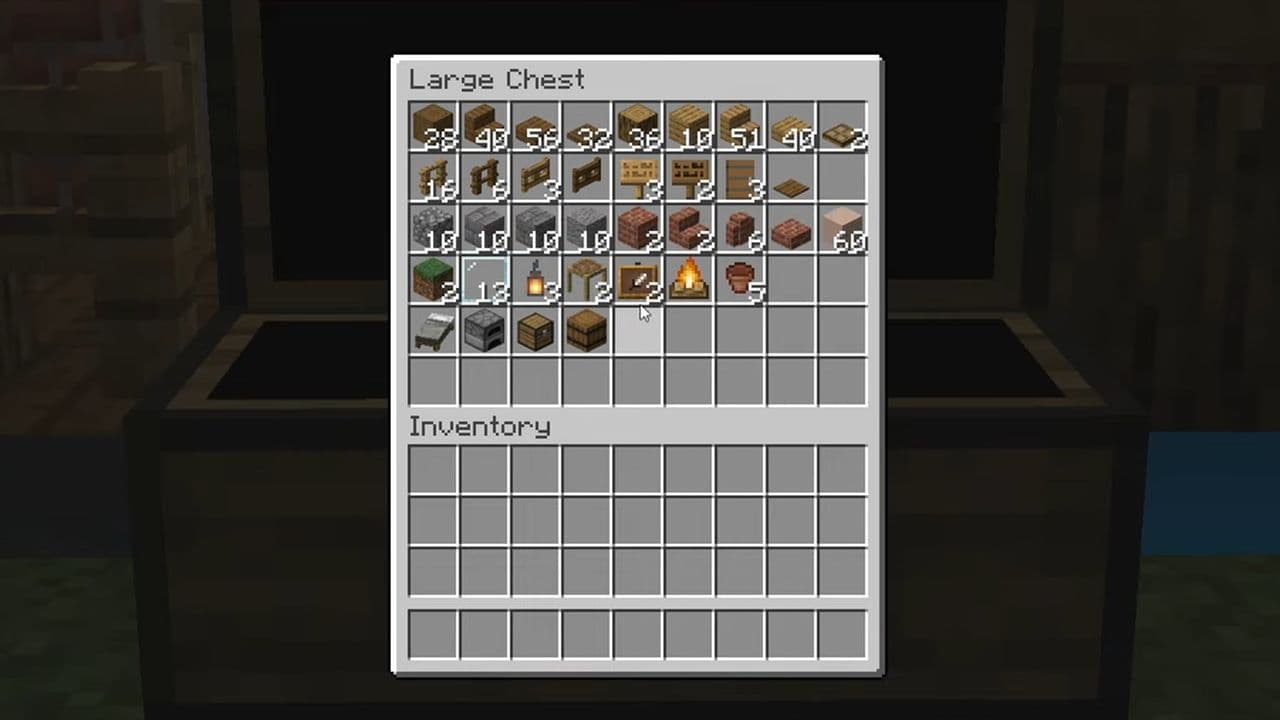Take the item frame stack
Image resolution: width=1280 pixels, height=720 pixels.
click(x=637, y=281)
